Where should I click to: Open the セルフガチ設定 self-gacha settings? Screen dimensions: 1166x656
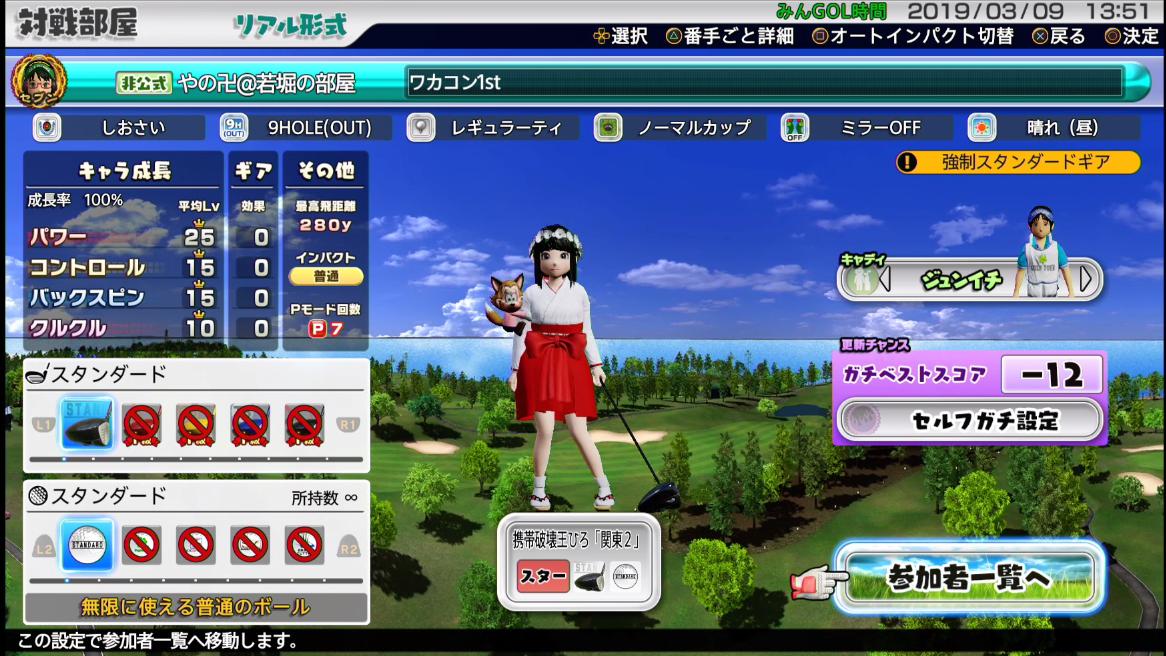[x=970, y=420]
